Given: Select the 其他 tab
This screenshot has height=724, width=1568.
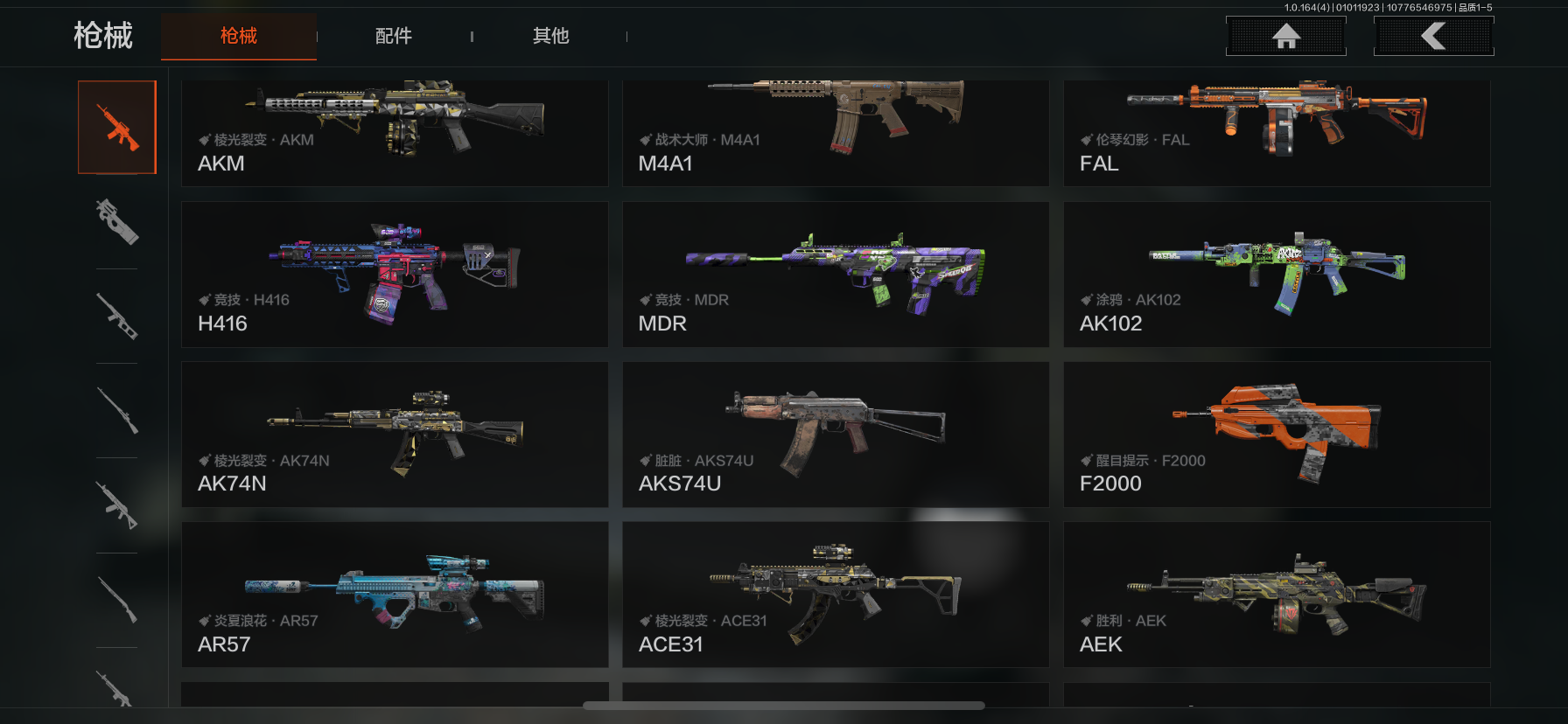Looking at the screenshot, I should point(550,36).
